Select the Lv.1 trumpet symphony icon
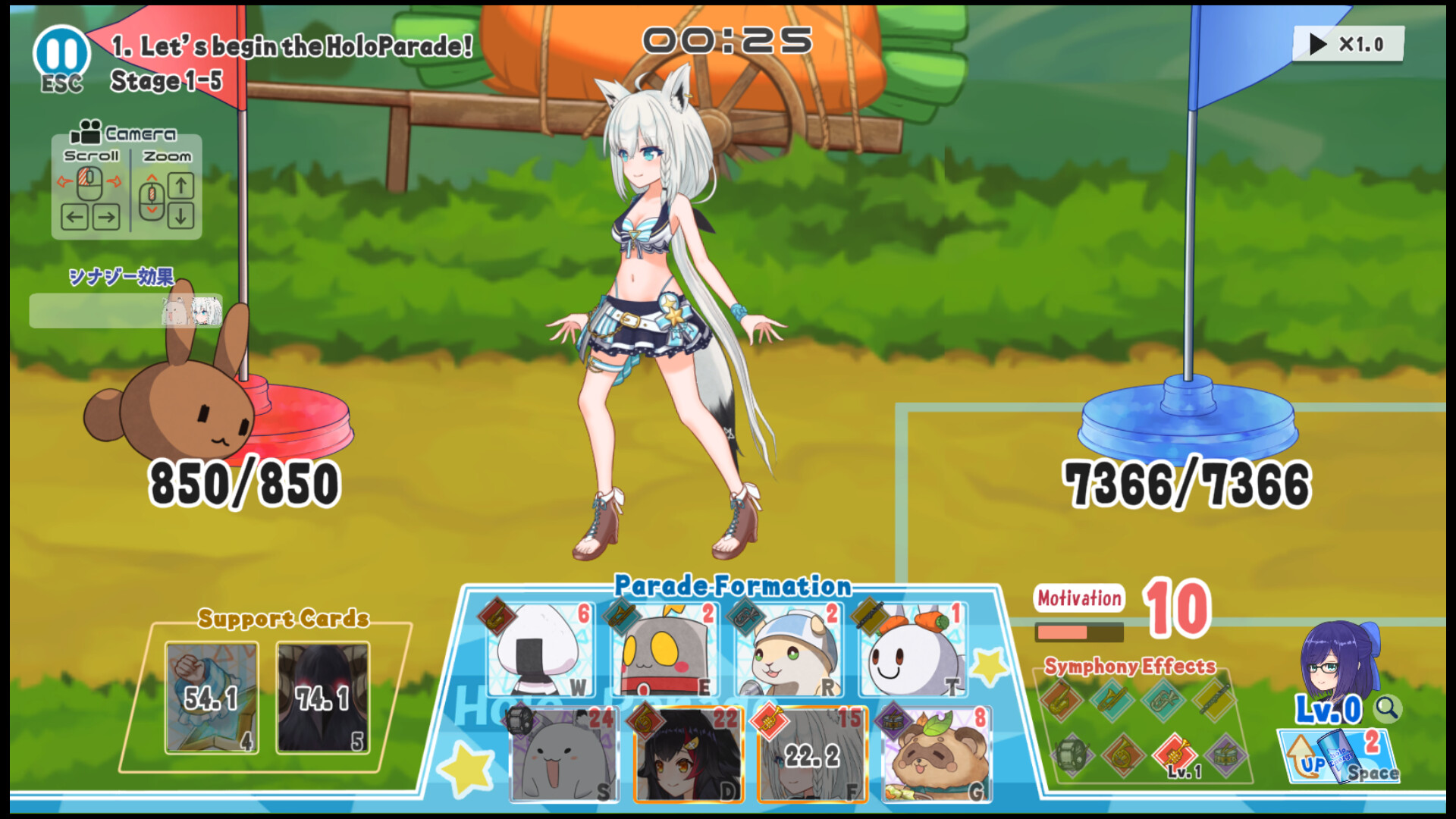 point(1174,755)
